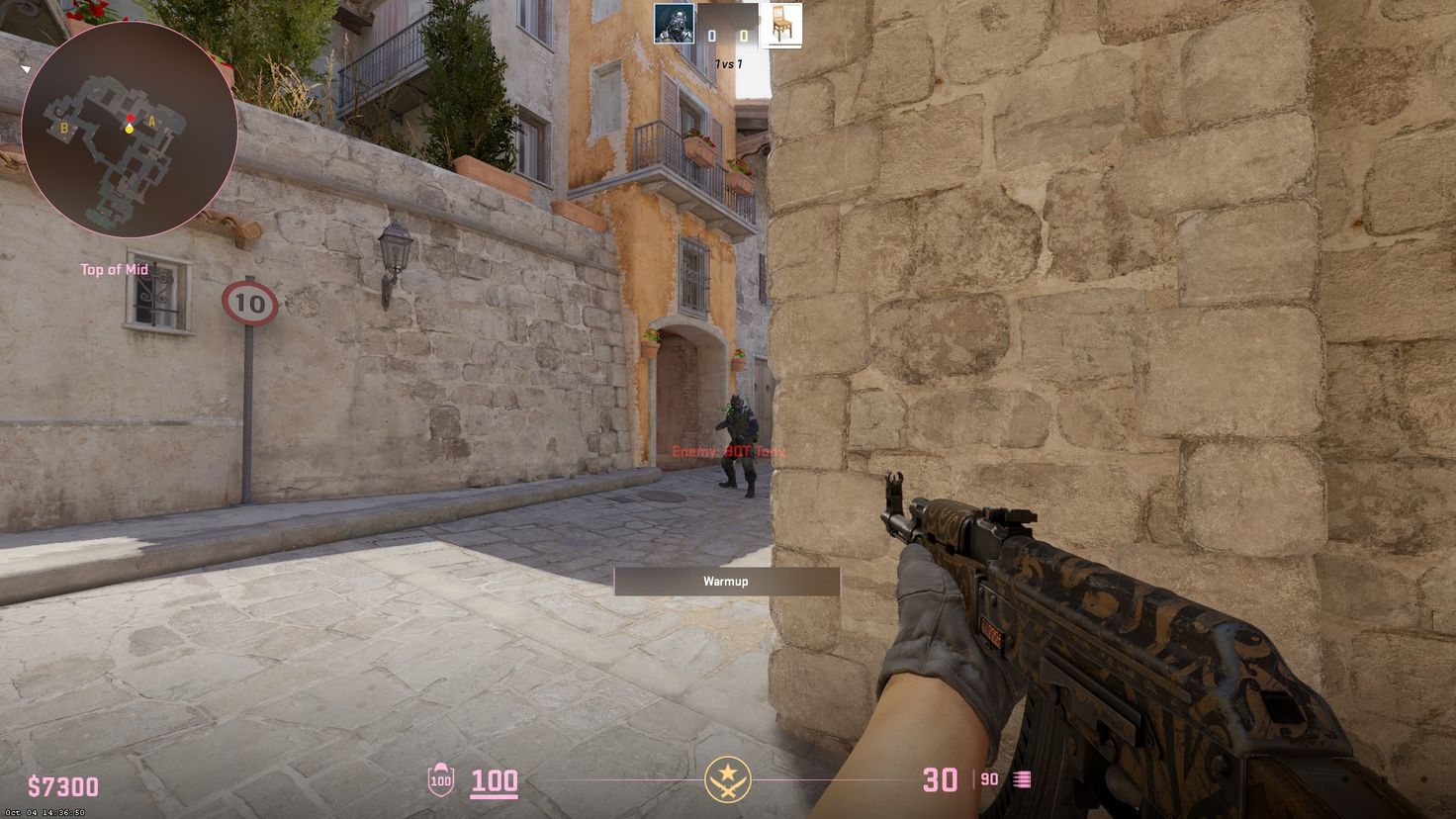Select bombsite B marker on the minimap
1456x819 pixels.
pos(64,128)
